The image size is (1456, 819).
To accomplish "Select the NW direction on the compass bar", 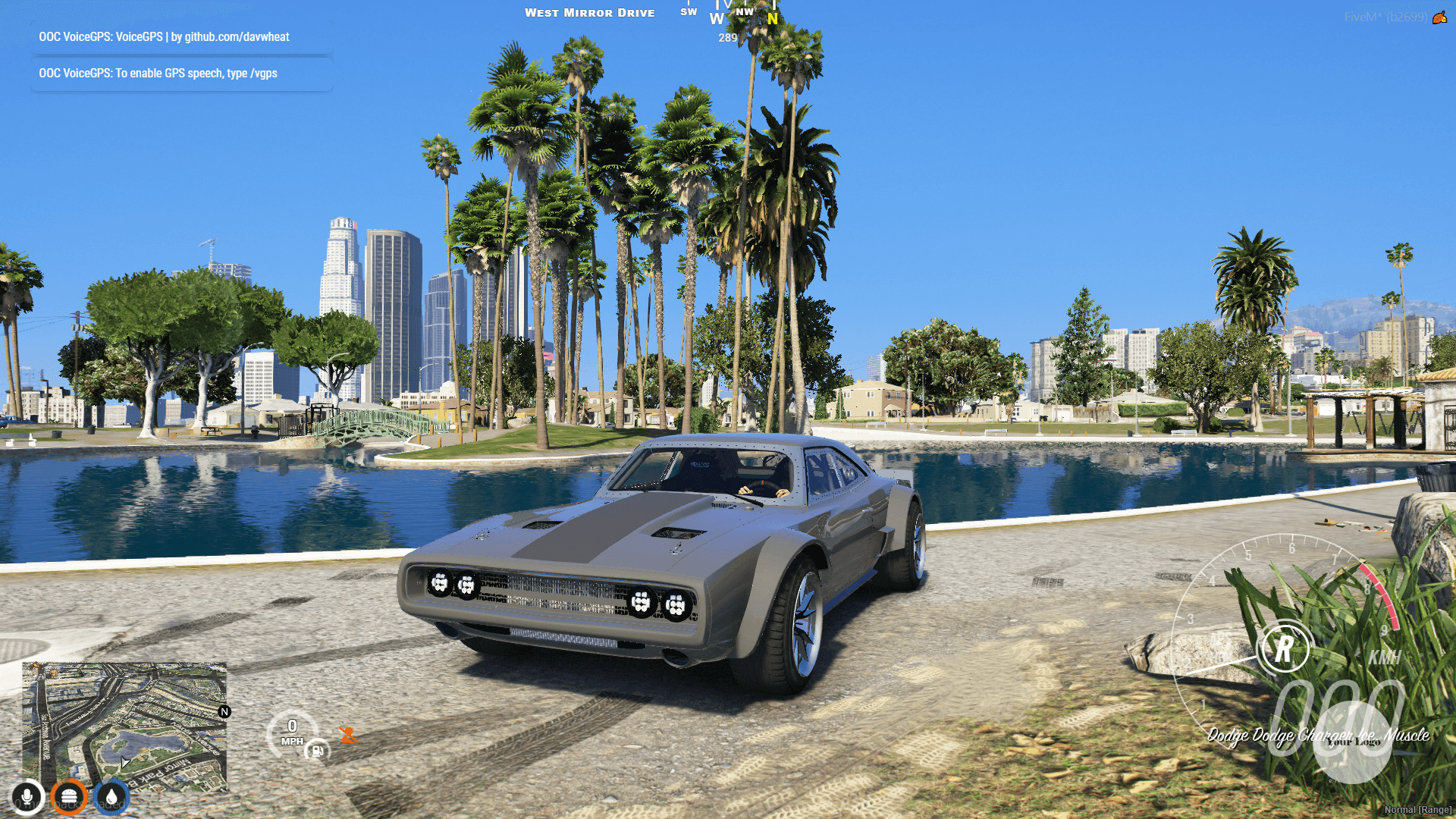I will (x=745, y=12).
